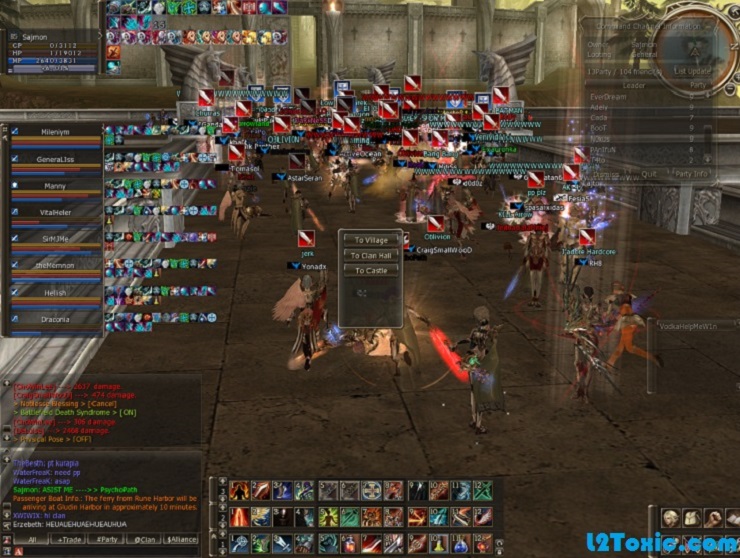Screen dimensions: 740x558
Task: Open Party Info in command channel
Action: coord(690,173)
